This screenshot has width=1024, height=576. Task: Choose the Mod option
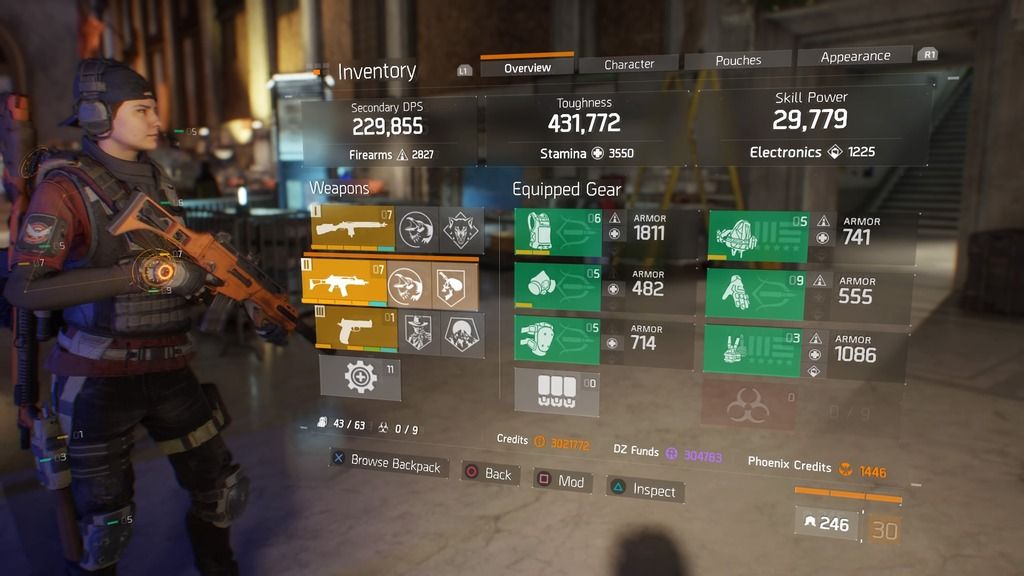click(x=560, y=481)
